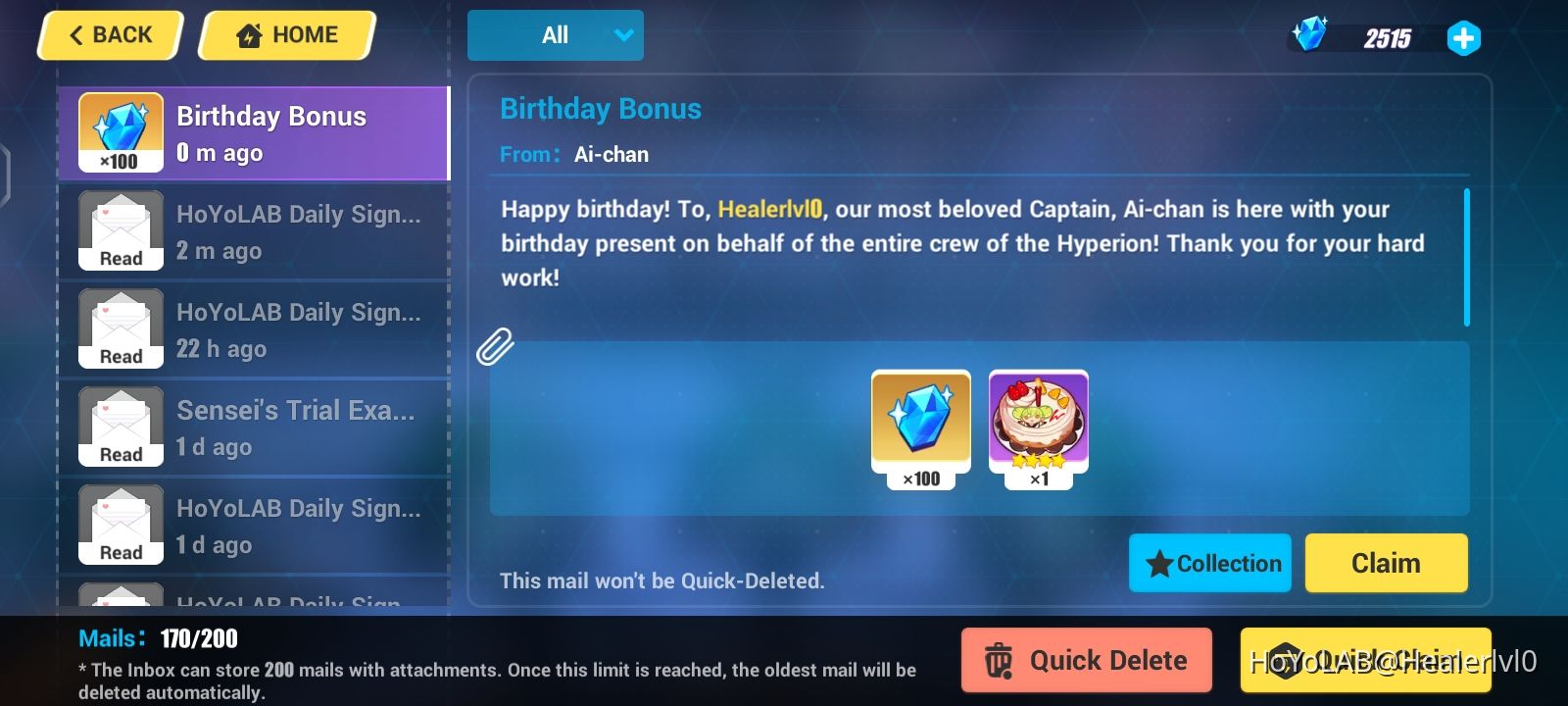Click the Birthday Bonus crystal mail icon
Screen dimensions: 1568x706
pyautogui.click(x=118, y=132)
